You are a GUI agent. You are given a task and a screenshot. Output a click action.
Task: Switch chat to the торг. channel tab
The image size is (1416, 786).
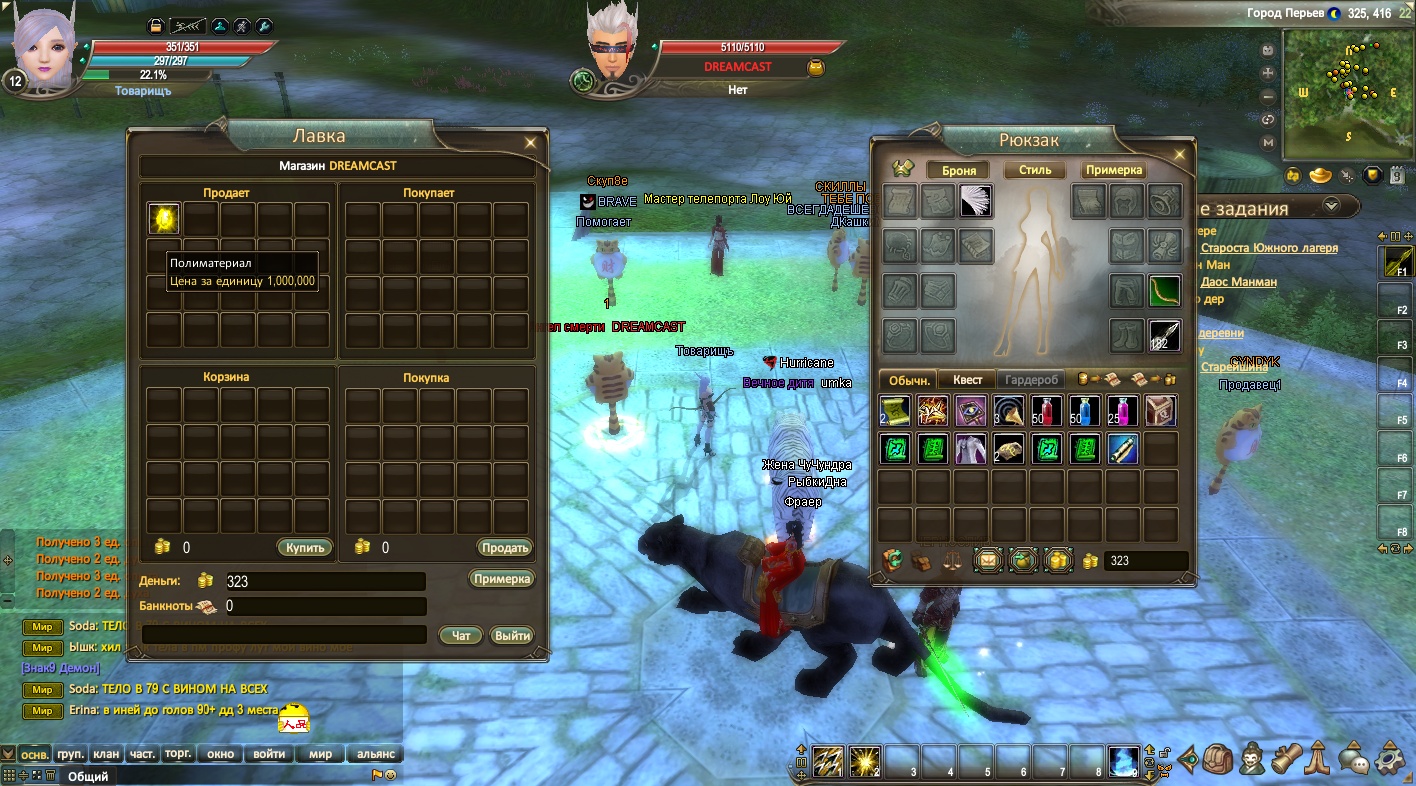pos(178,754)
